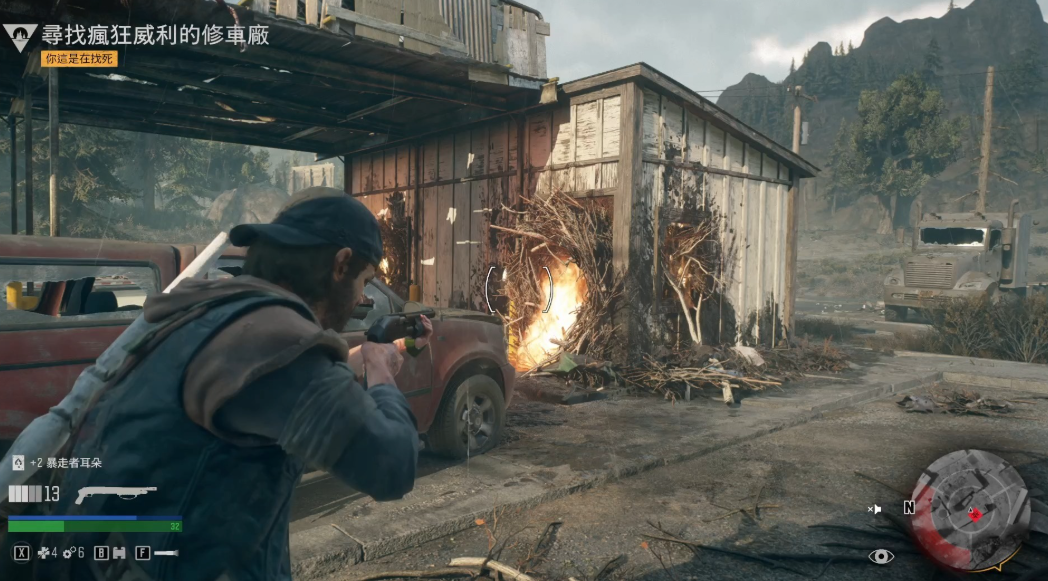Click the circular minimap
The height and width of the screenshot is (581, 1048).
pyautogui.click(x=969, y=509)
